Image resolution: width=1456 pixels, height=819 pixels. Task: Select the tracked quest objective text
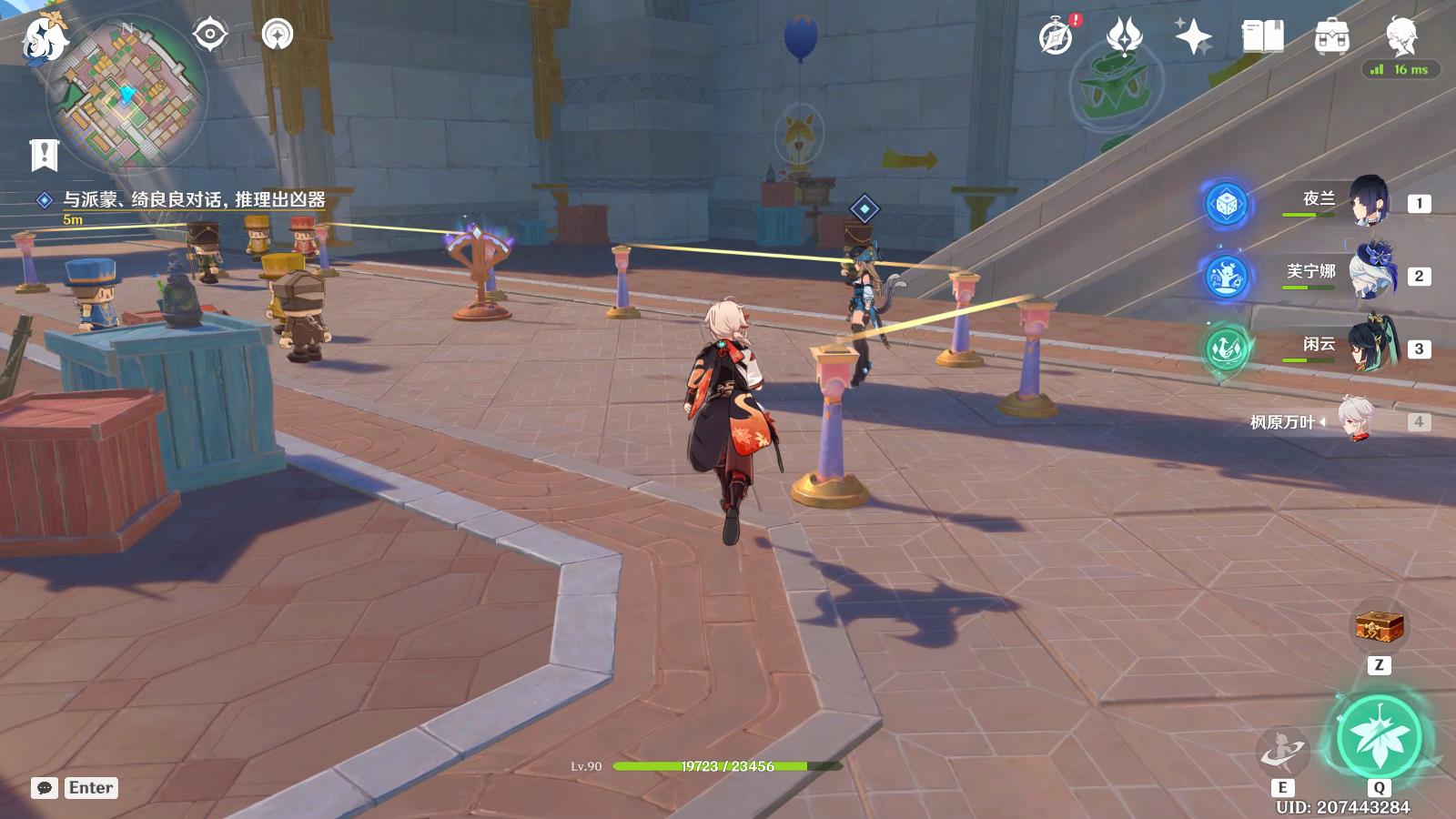[193, 199]
